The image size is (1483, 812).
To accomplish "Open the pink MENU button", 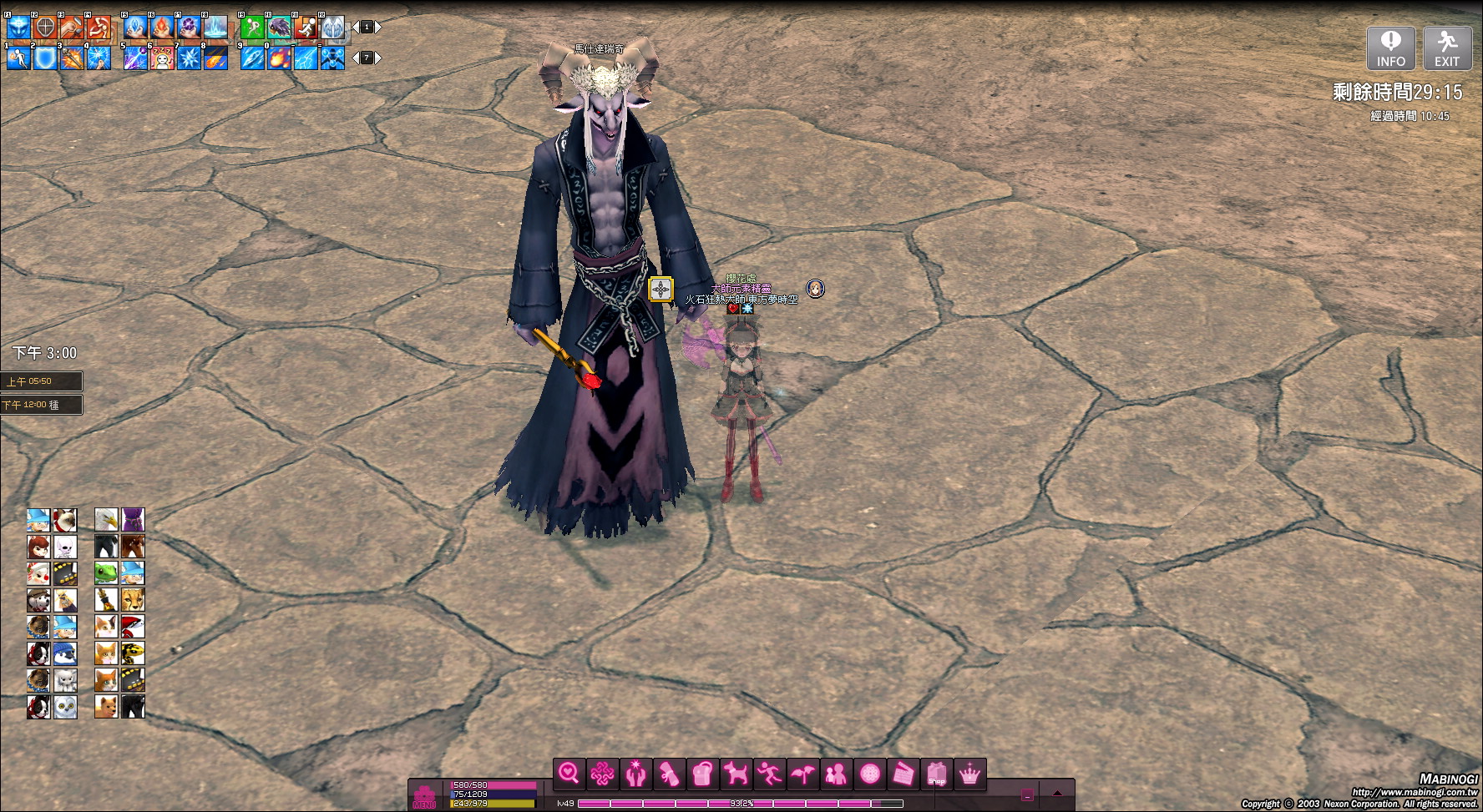I will [x=424, y=797].
